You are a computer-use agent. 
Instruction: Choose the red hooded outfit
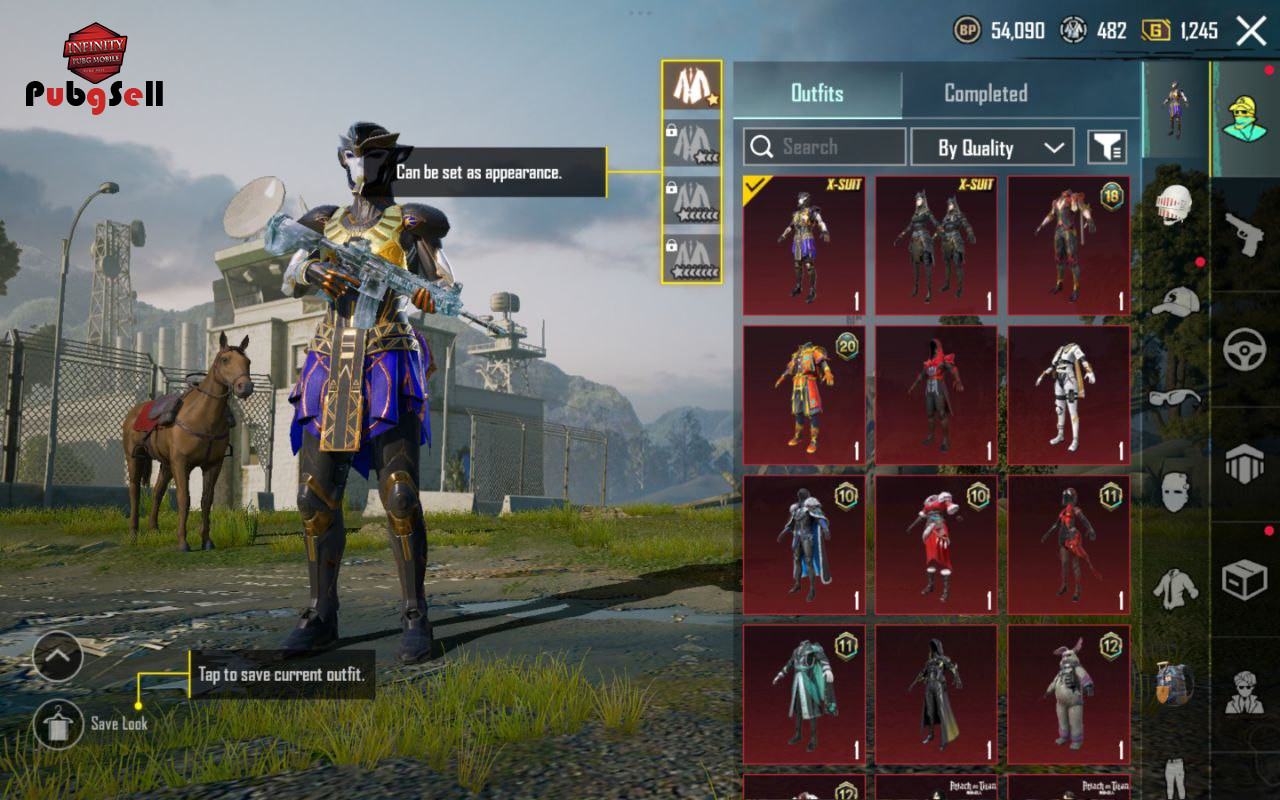[x=936, y=395]
